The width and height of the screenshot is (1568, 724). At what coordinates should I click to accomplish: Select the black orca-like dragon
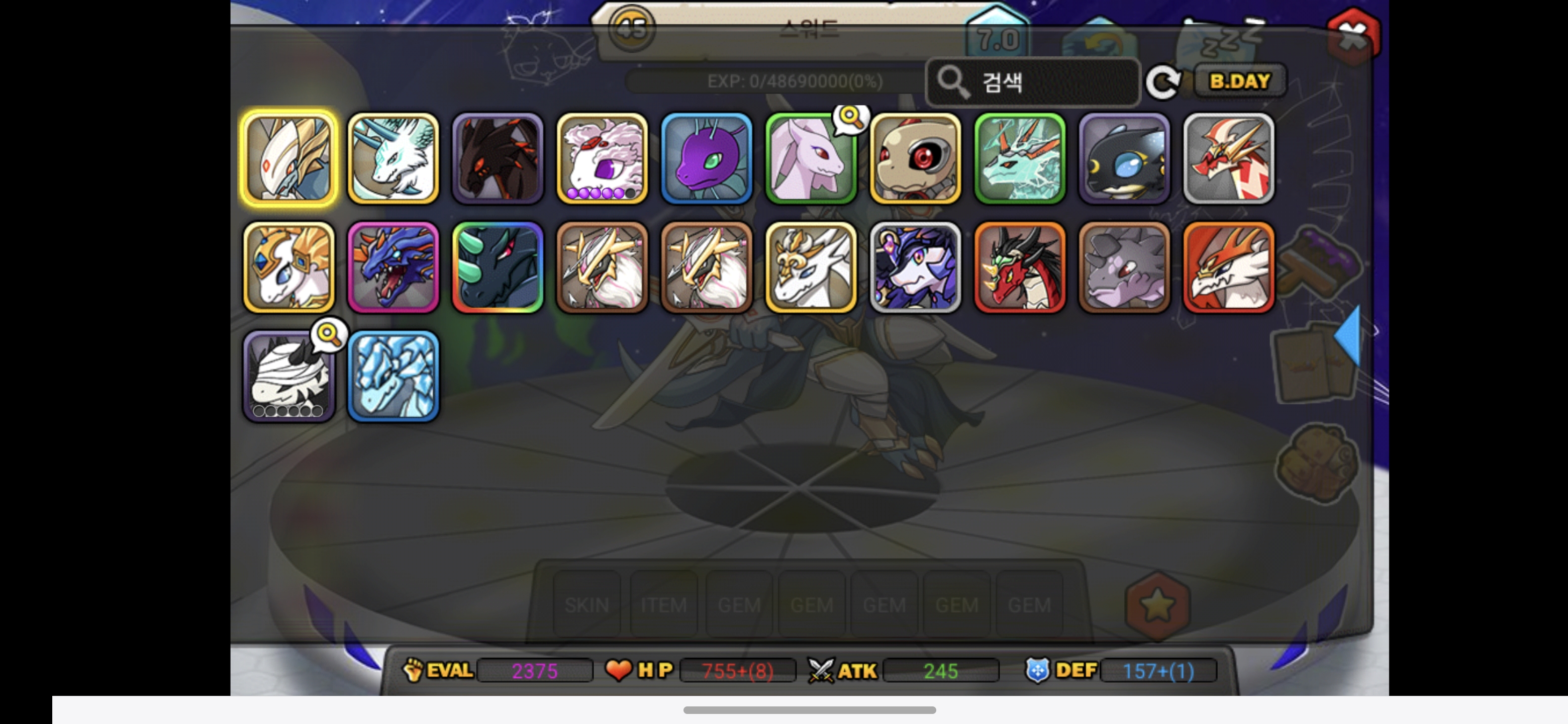(1124, 158)
